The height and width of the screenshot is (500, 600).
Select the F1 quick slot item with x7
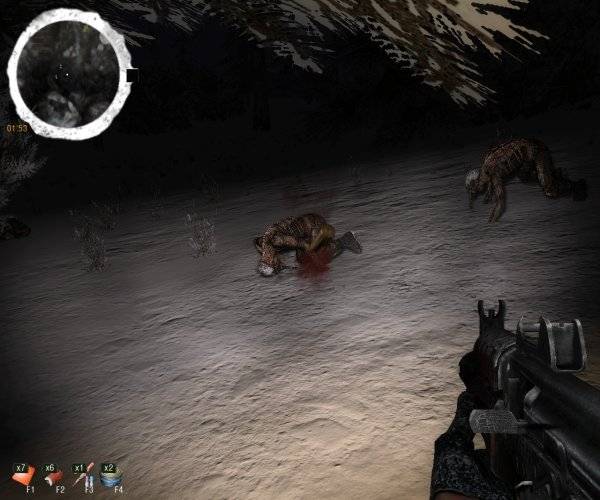26,475
